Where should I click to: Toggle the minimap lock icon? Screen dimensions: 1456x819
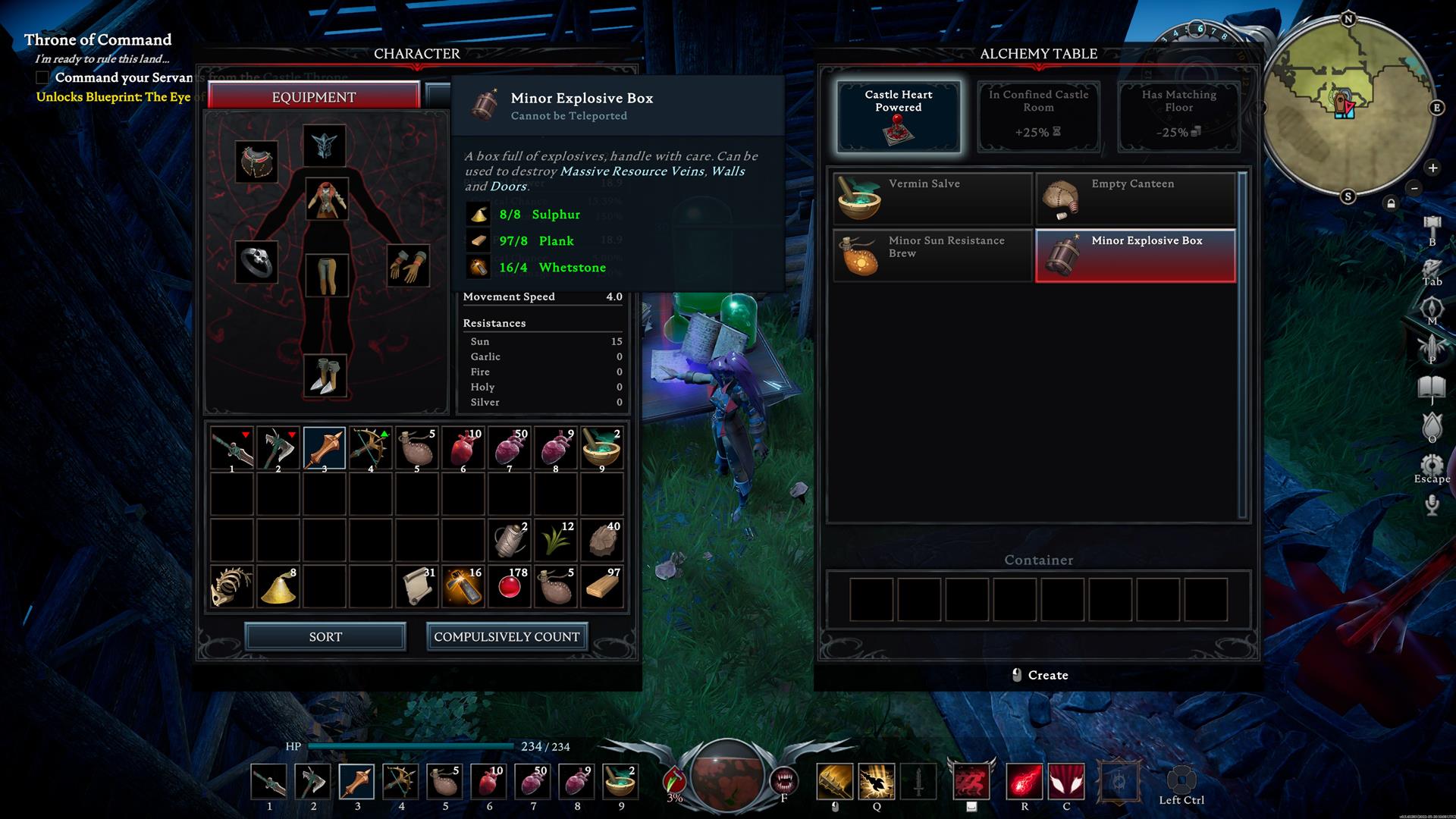point(1391,203)
